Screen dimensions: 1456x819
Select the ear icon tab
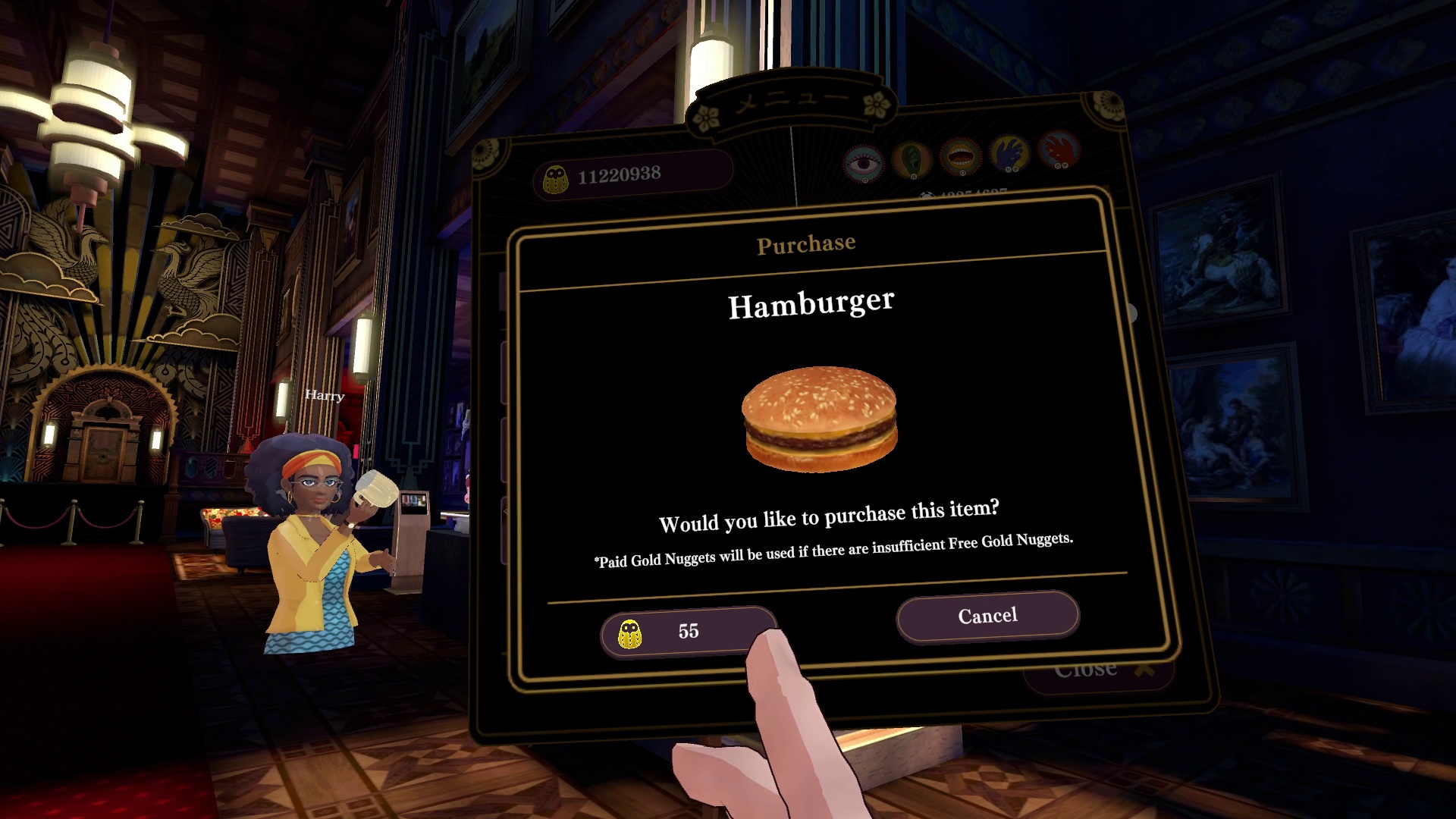pyautogui.click(x=912, y=159)
